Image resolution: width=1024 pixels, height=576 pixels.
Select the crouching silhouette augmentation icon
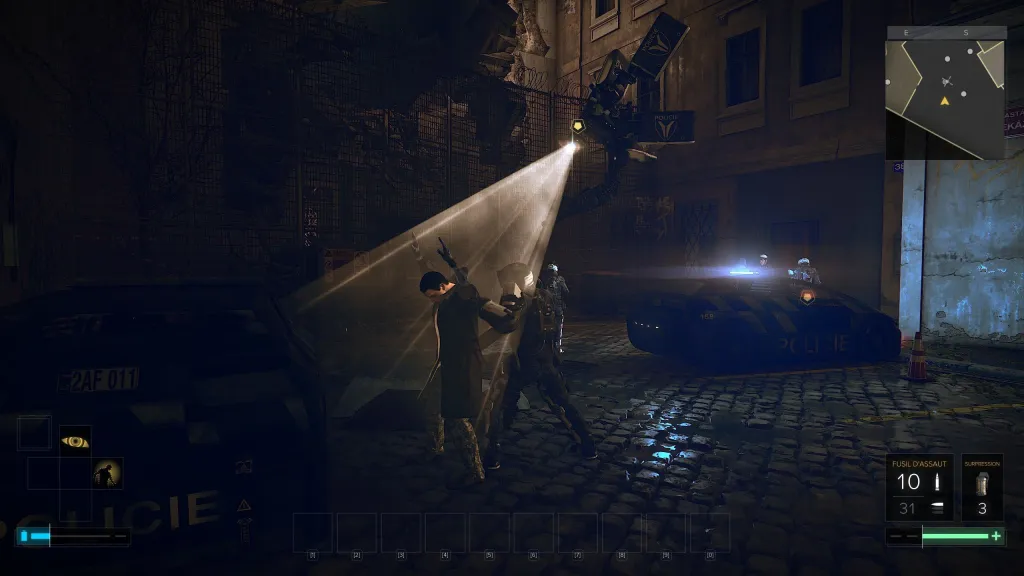point(108,473)
